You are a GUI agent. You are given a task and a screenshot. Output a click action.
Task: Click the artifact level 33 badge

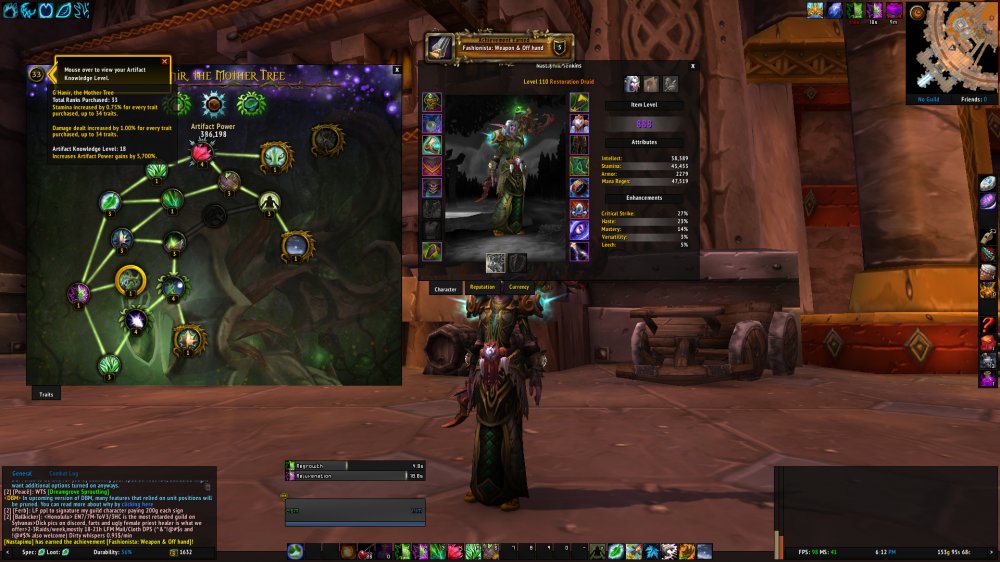tap(37, 73)
